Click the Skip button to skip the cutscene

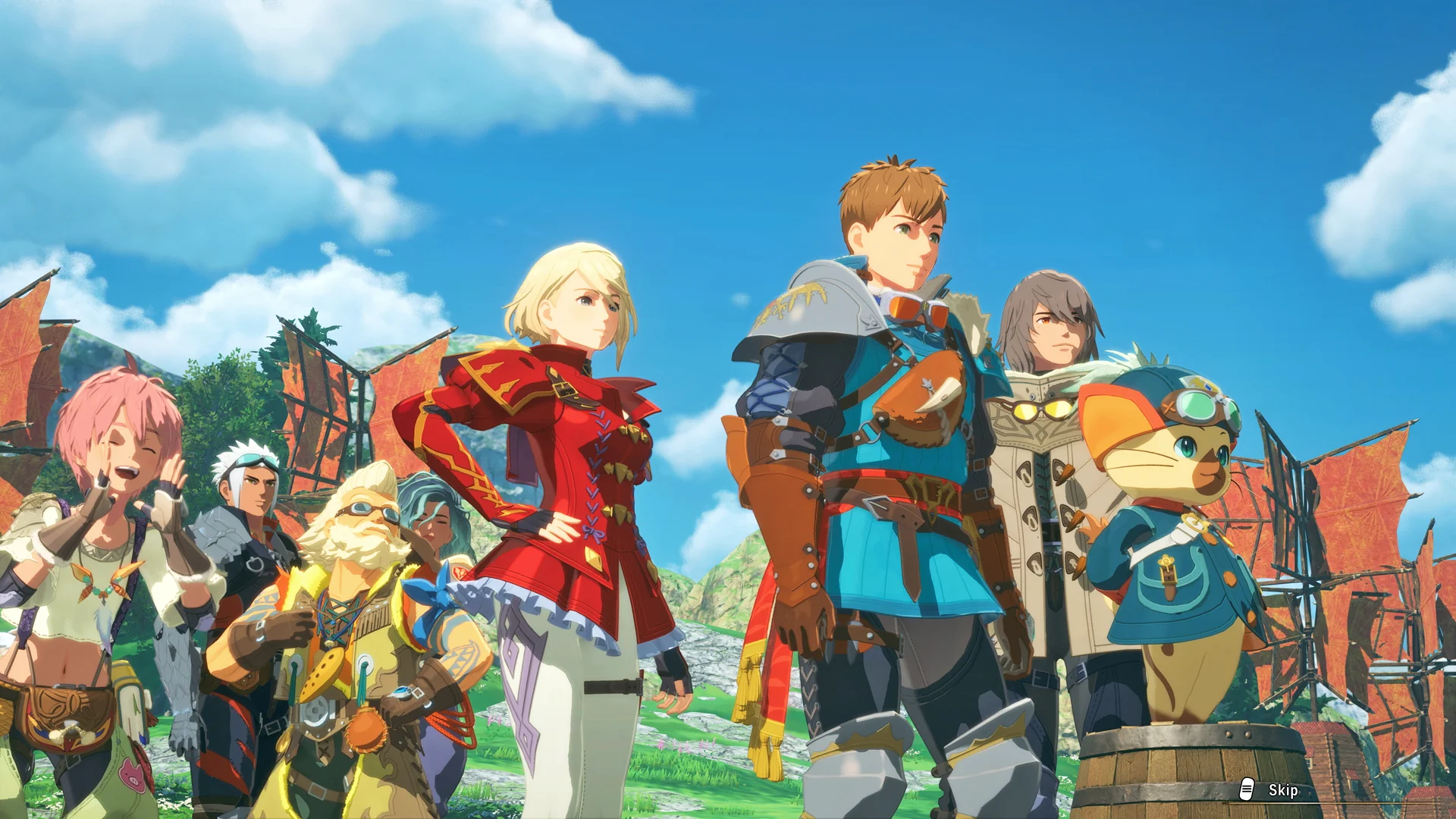click(1285, 790)
